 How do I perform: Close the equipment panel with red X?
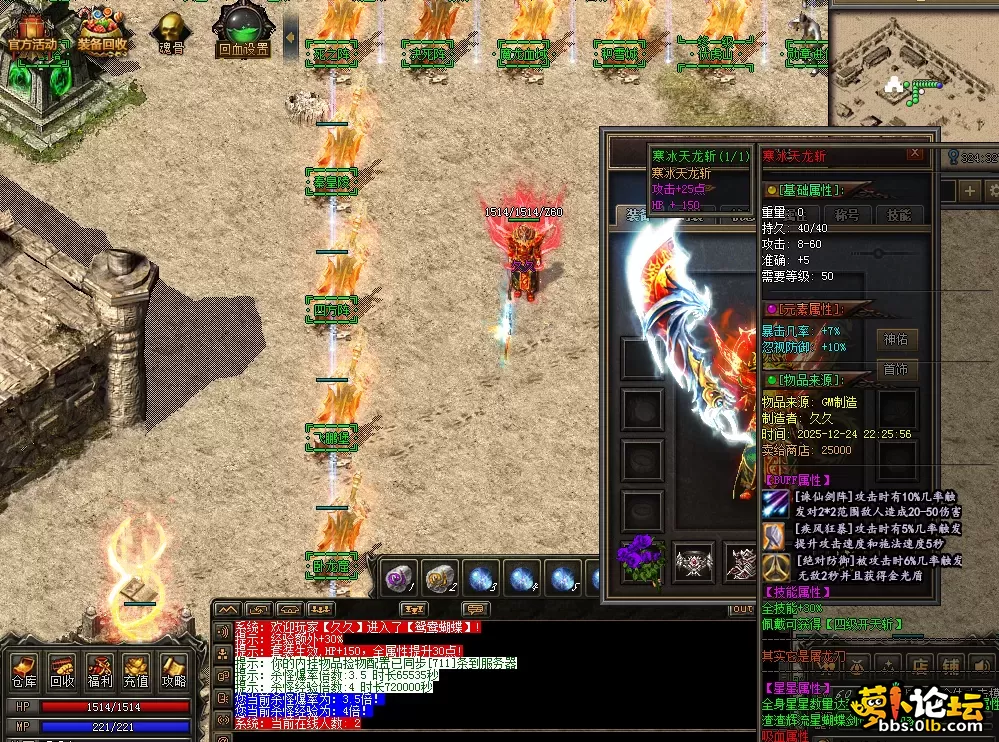(x=914, y=154)
